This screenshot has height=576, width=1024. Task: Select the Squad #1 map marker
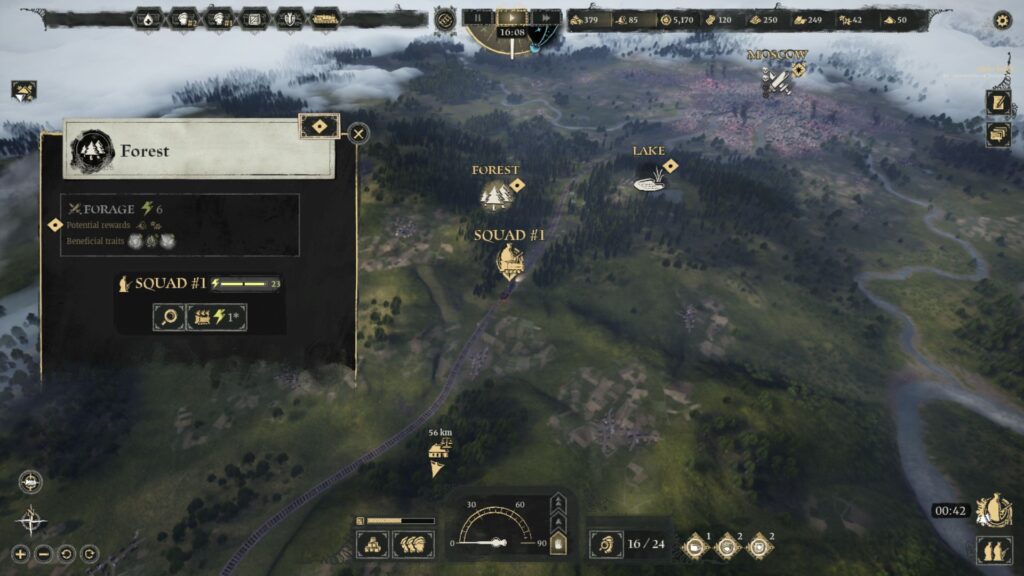pos(510,261)
